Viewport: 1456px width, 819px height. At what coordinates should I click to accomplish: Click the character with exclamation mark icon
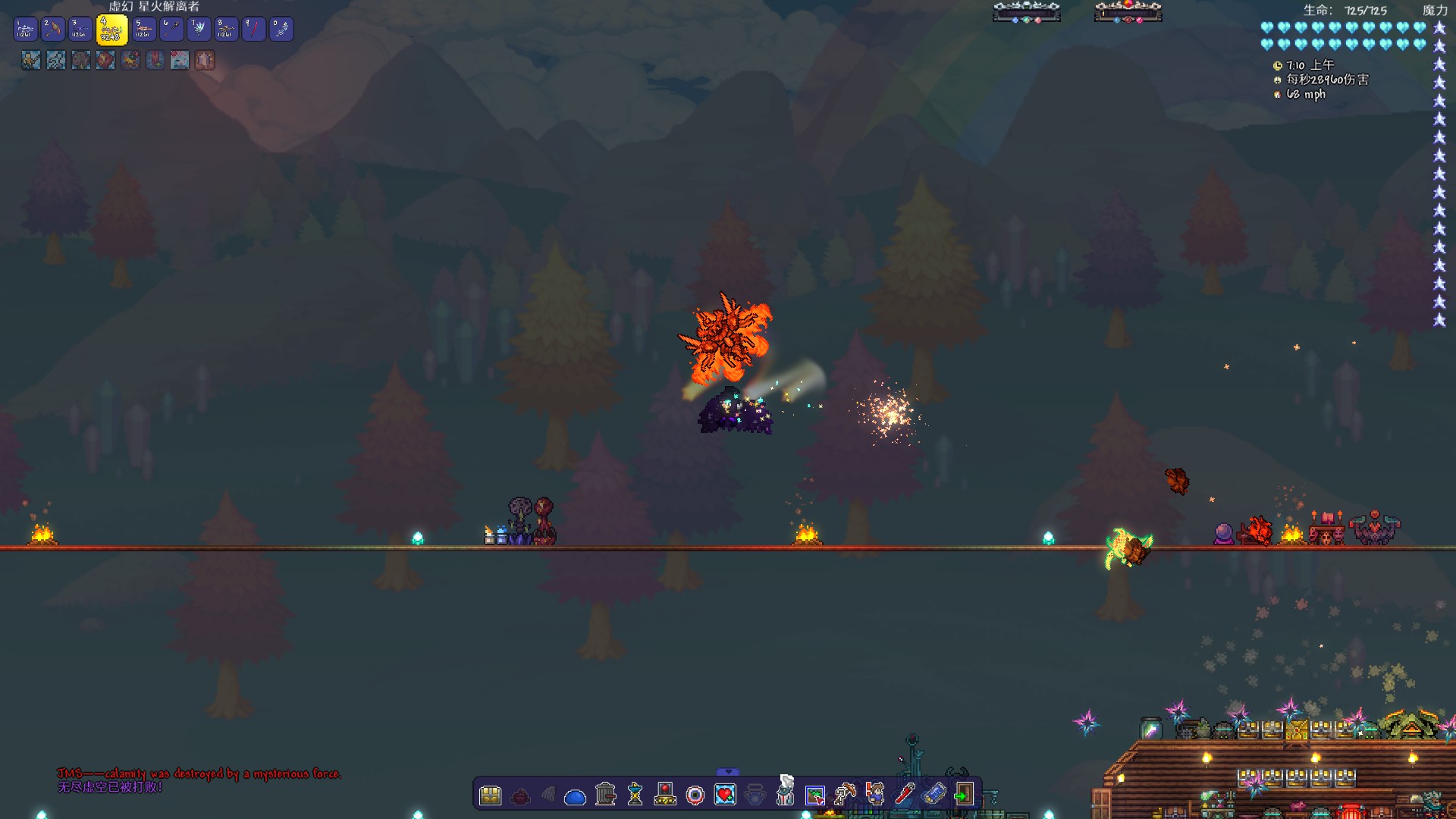[x=875, y=794]
